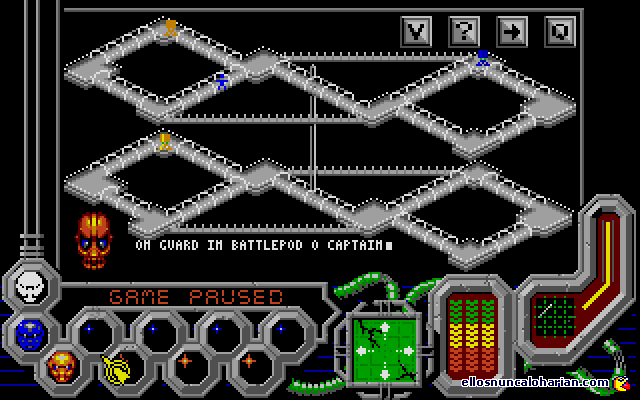The image size is (640, 400).
Task: Select the orange skull slot
Action: pyautogui.click(x=61, y=365)
